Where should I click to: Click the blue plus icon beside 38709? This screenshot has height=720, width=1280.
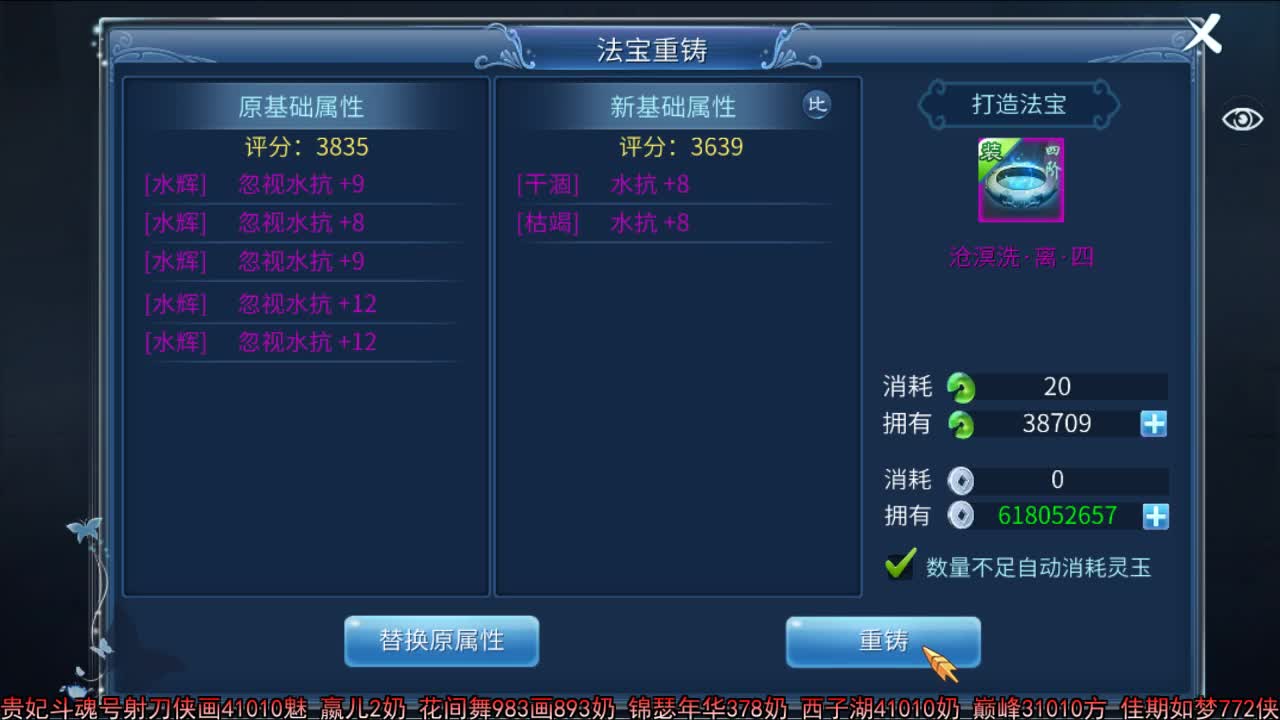pos(1152,423)
